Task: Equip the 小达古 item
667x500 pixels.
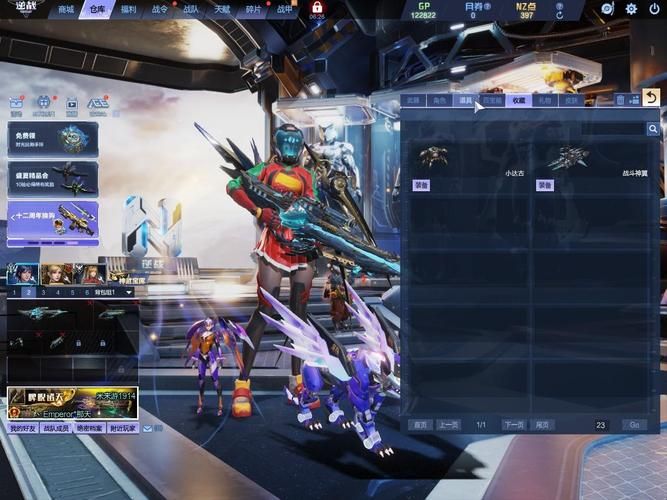Action: pos(421,185)
